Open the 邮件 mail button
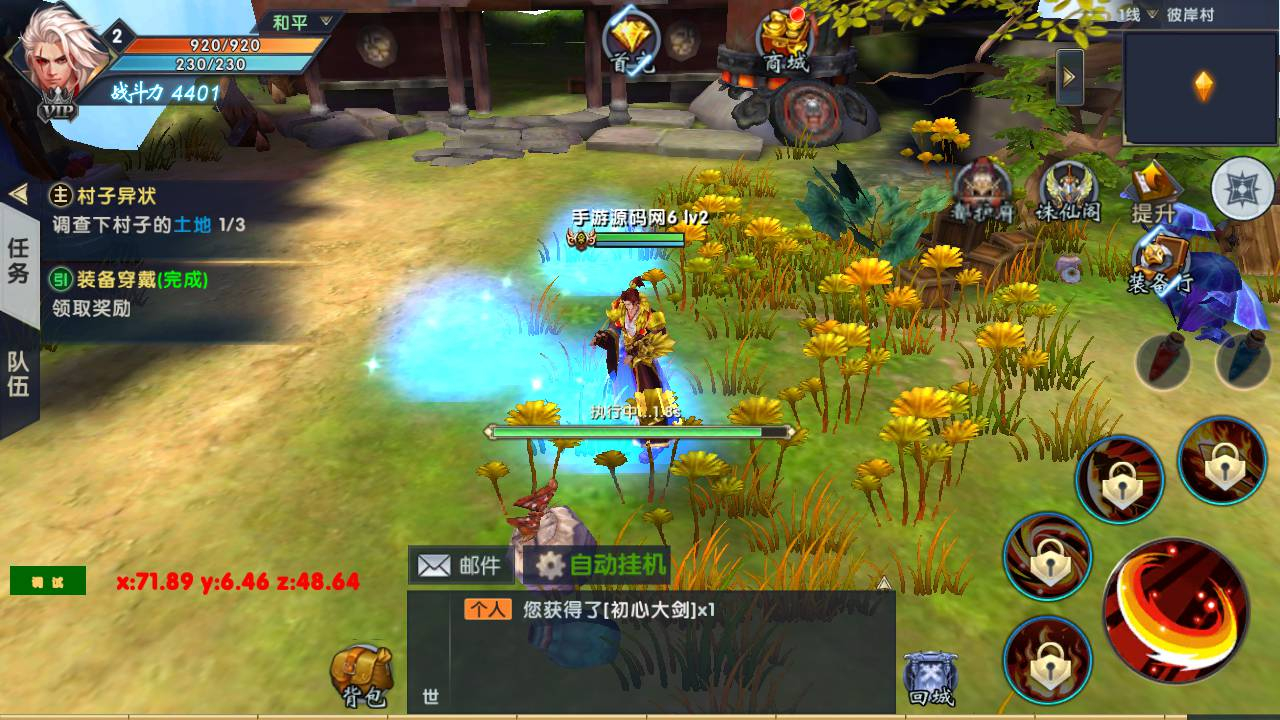 click(x=462, y=566)
